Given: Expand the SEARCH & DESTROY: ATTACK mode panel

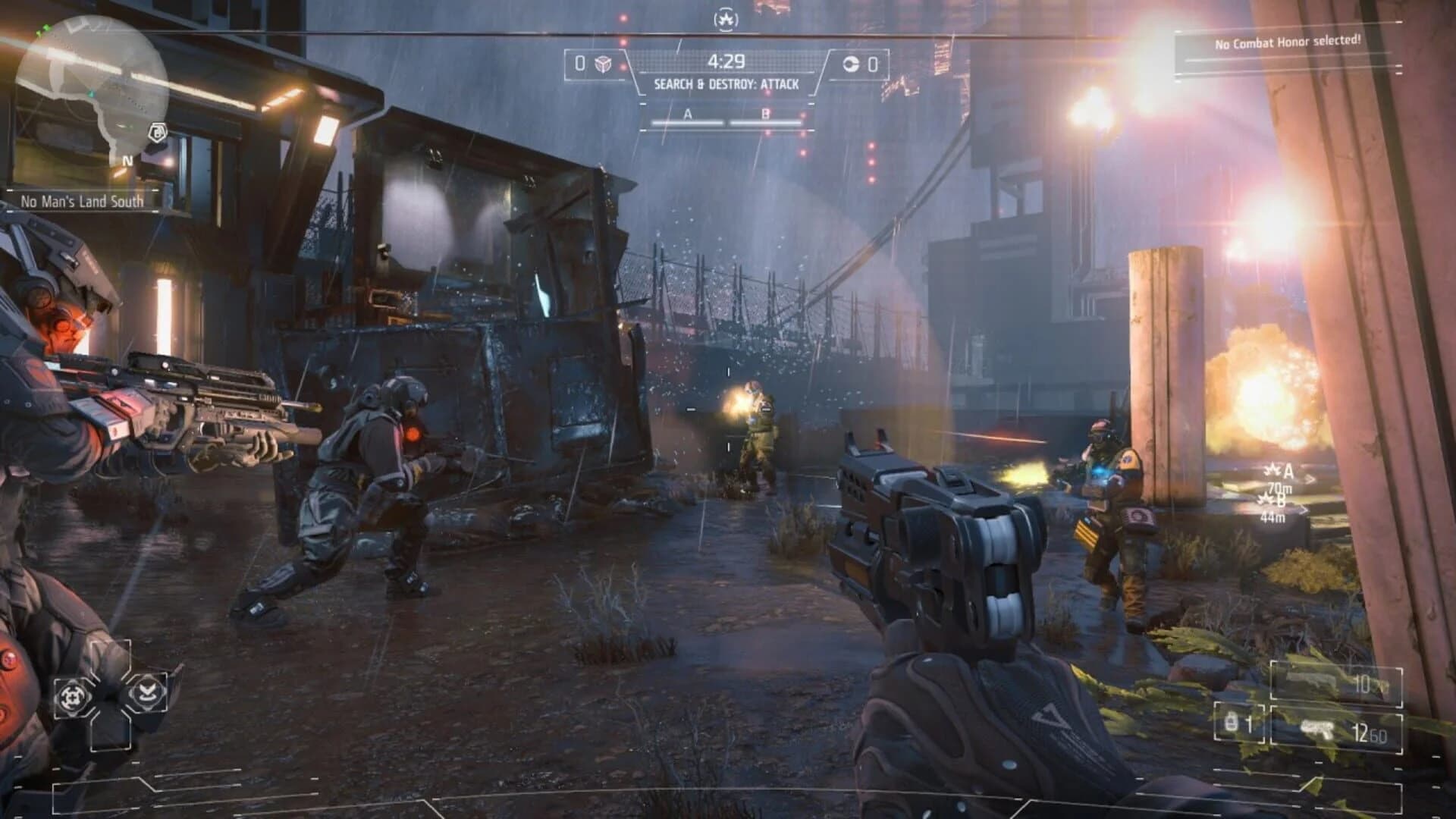Looking at the screenshot, I should 727,85.
